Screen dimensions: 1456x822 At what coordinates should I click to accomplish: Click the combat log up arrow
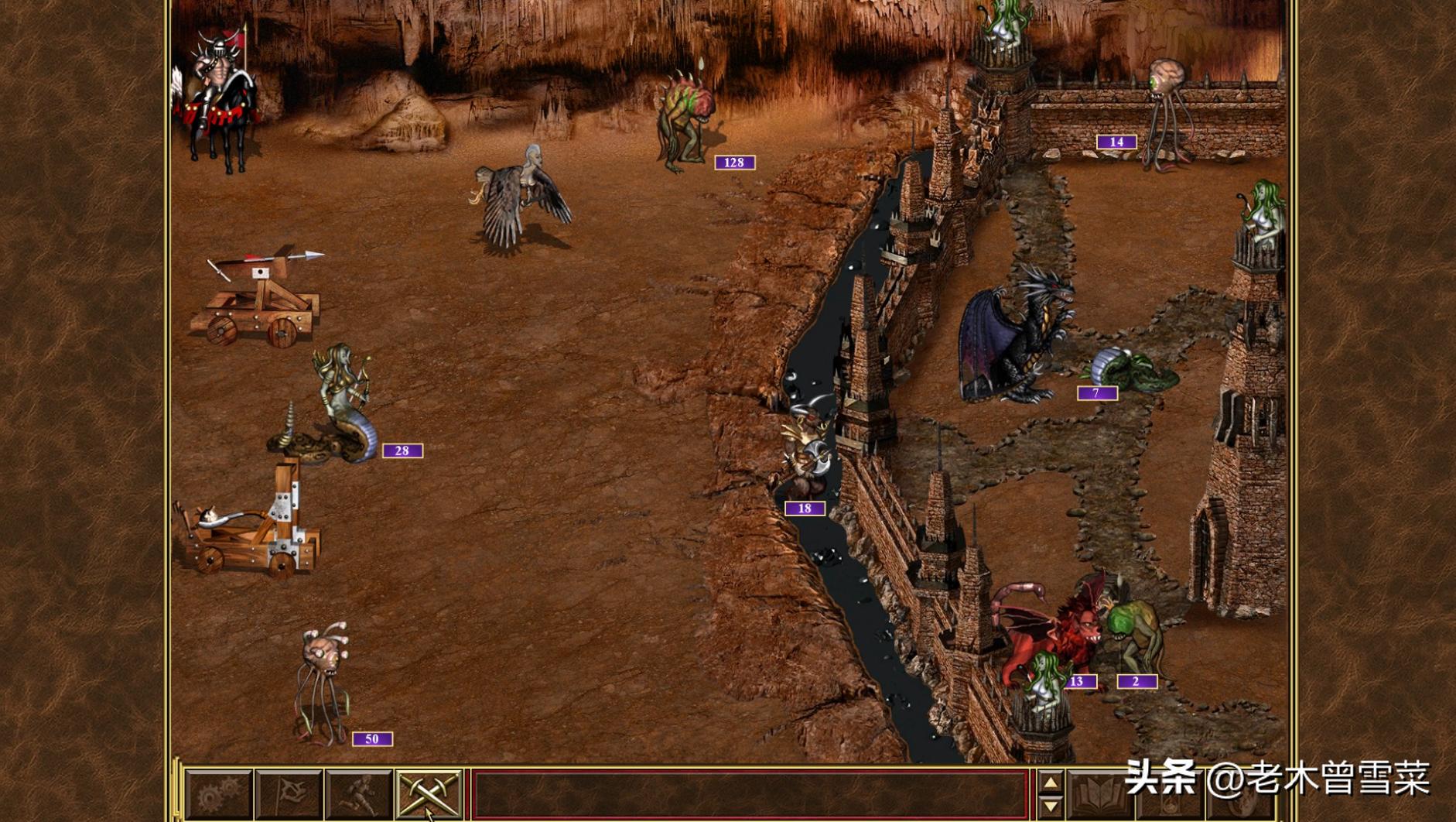(1050, 783)
